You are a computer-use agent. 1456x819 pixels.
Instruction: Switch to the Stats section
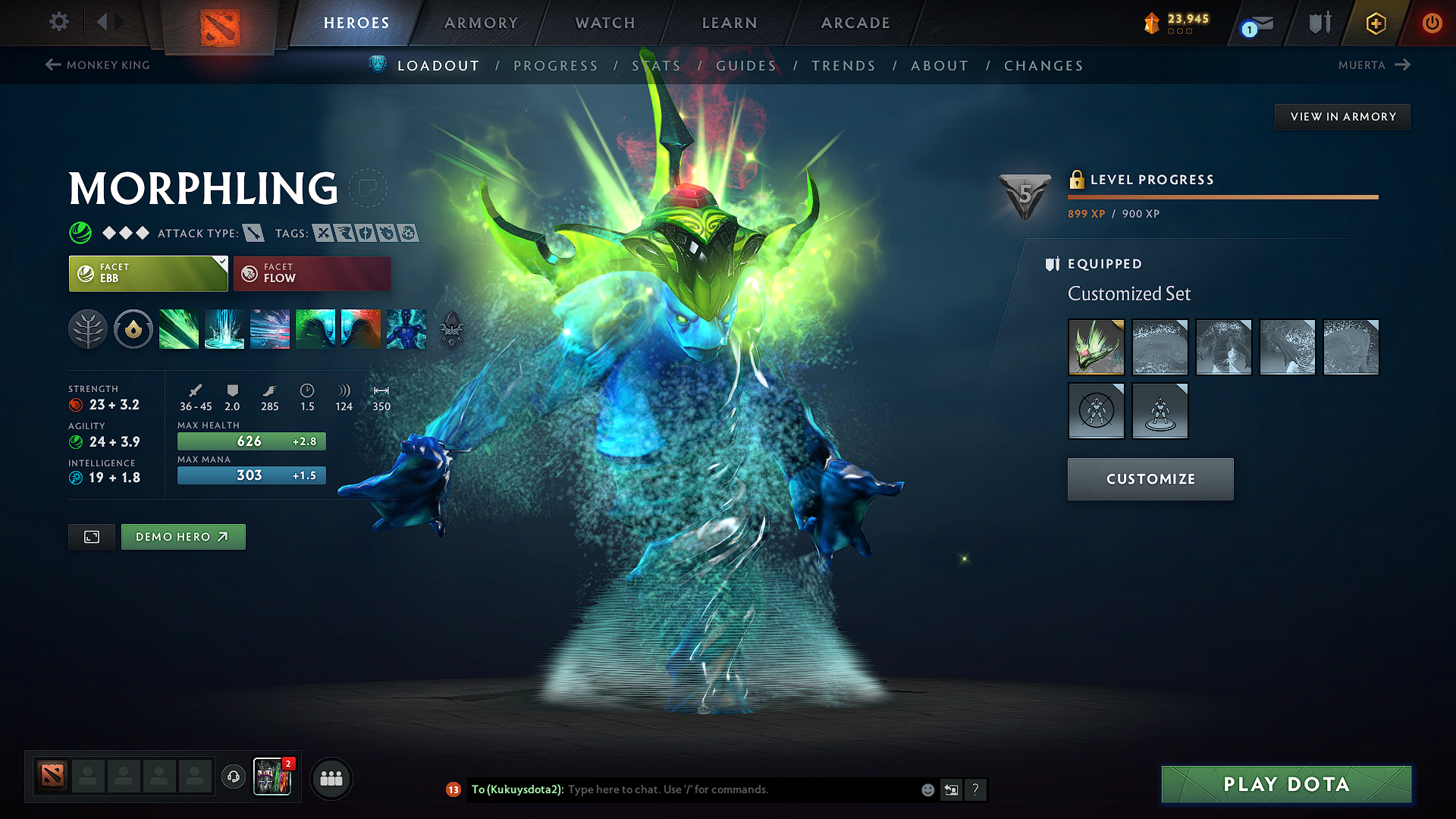pyautogui.click(x=657, y=66)
